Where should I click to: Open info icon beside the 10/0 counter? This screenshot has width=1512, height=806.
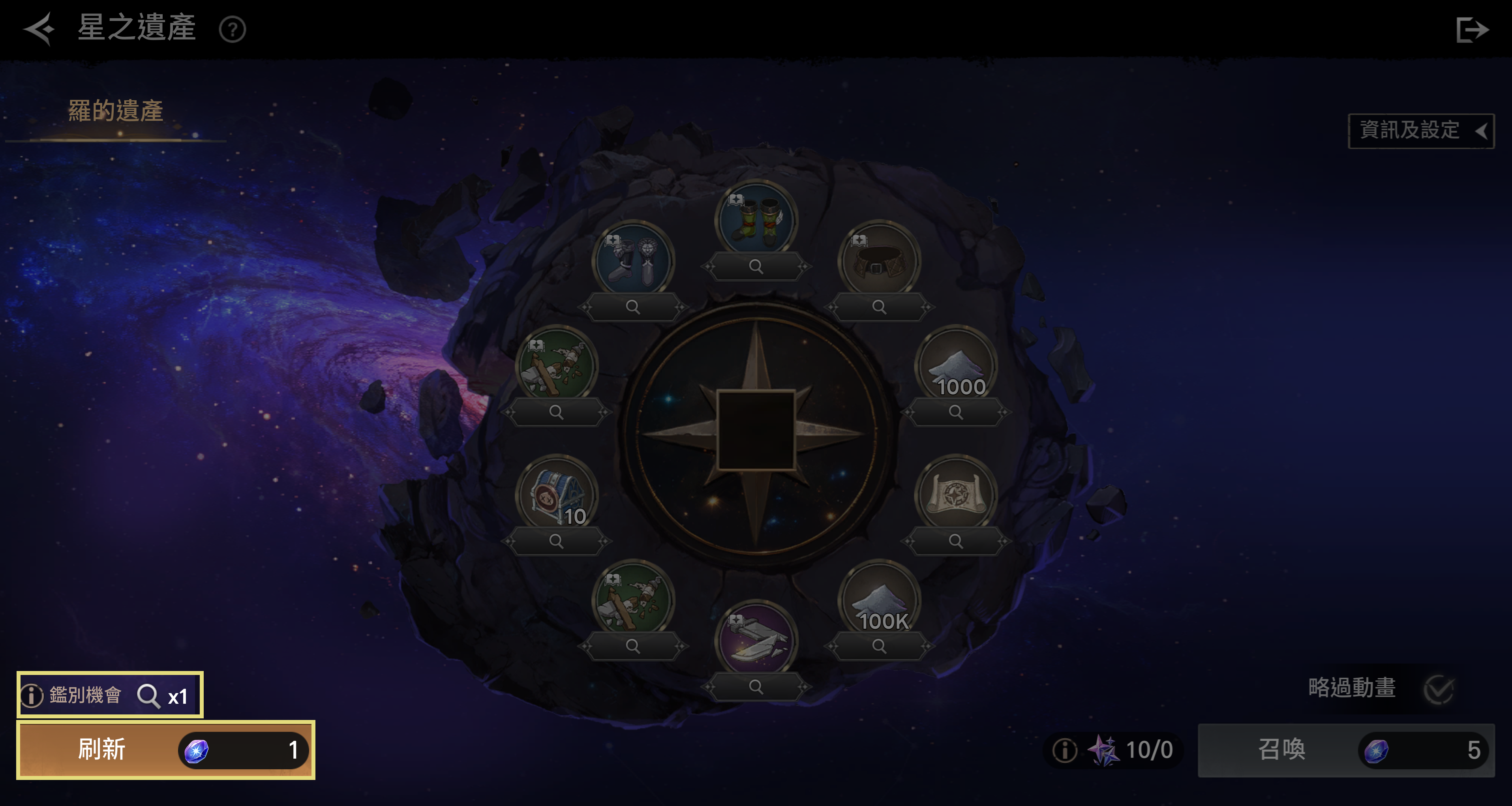pos(1064,750)
